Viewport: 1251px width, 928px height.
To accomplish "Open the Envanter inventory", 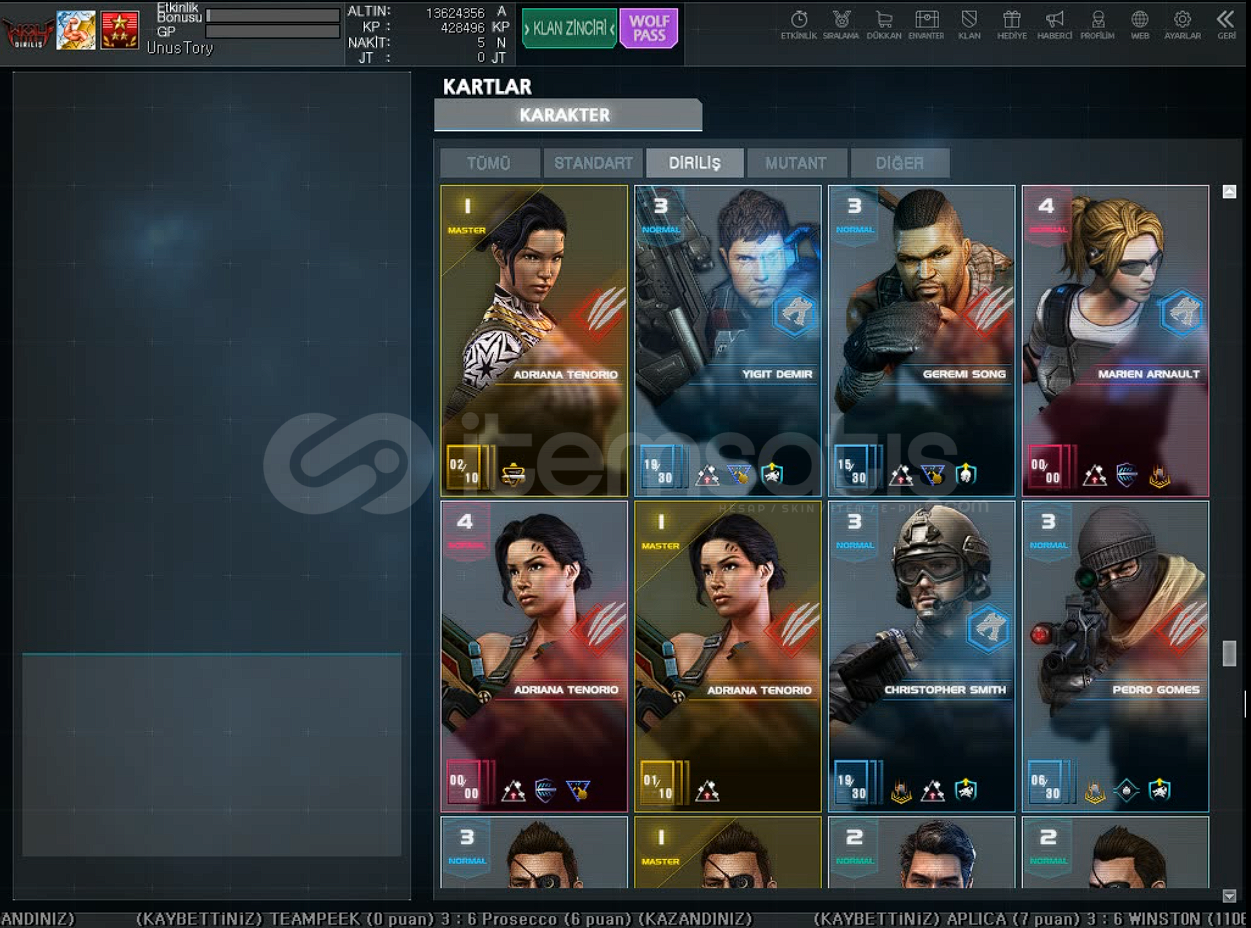I will pos(927,25).
